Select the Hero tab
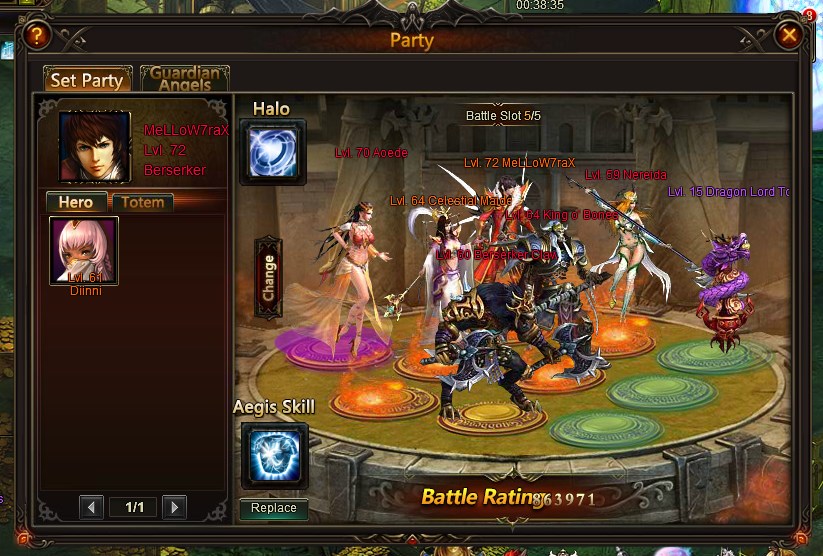Image resolution: width=823 pixels, height=556 pixels. [x=76, y=202]
